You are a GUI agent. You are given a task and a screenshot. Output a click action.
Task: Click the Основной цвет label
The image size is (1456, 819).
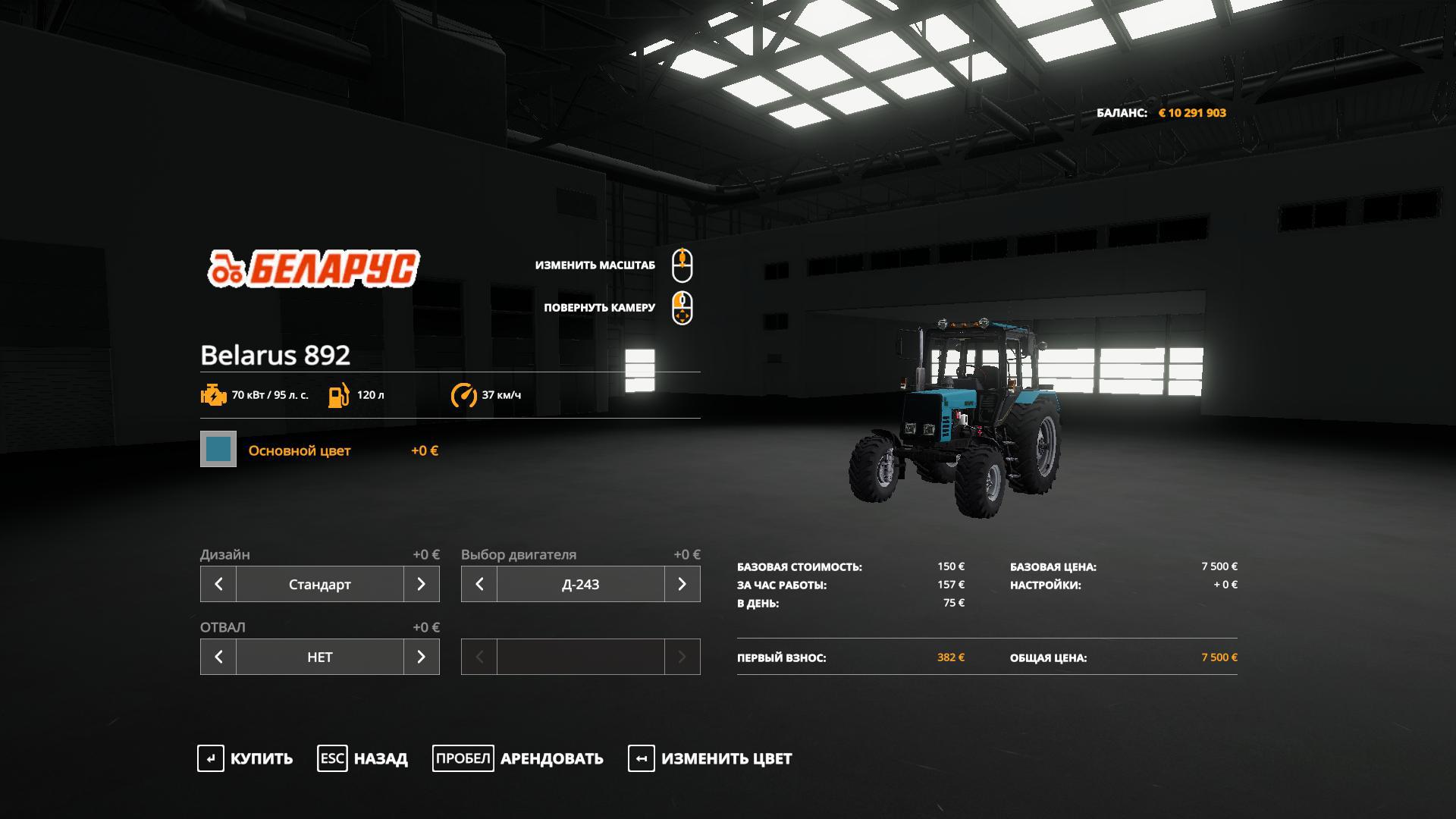coord(300,450)
